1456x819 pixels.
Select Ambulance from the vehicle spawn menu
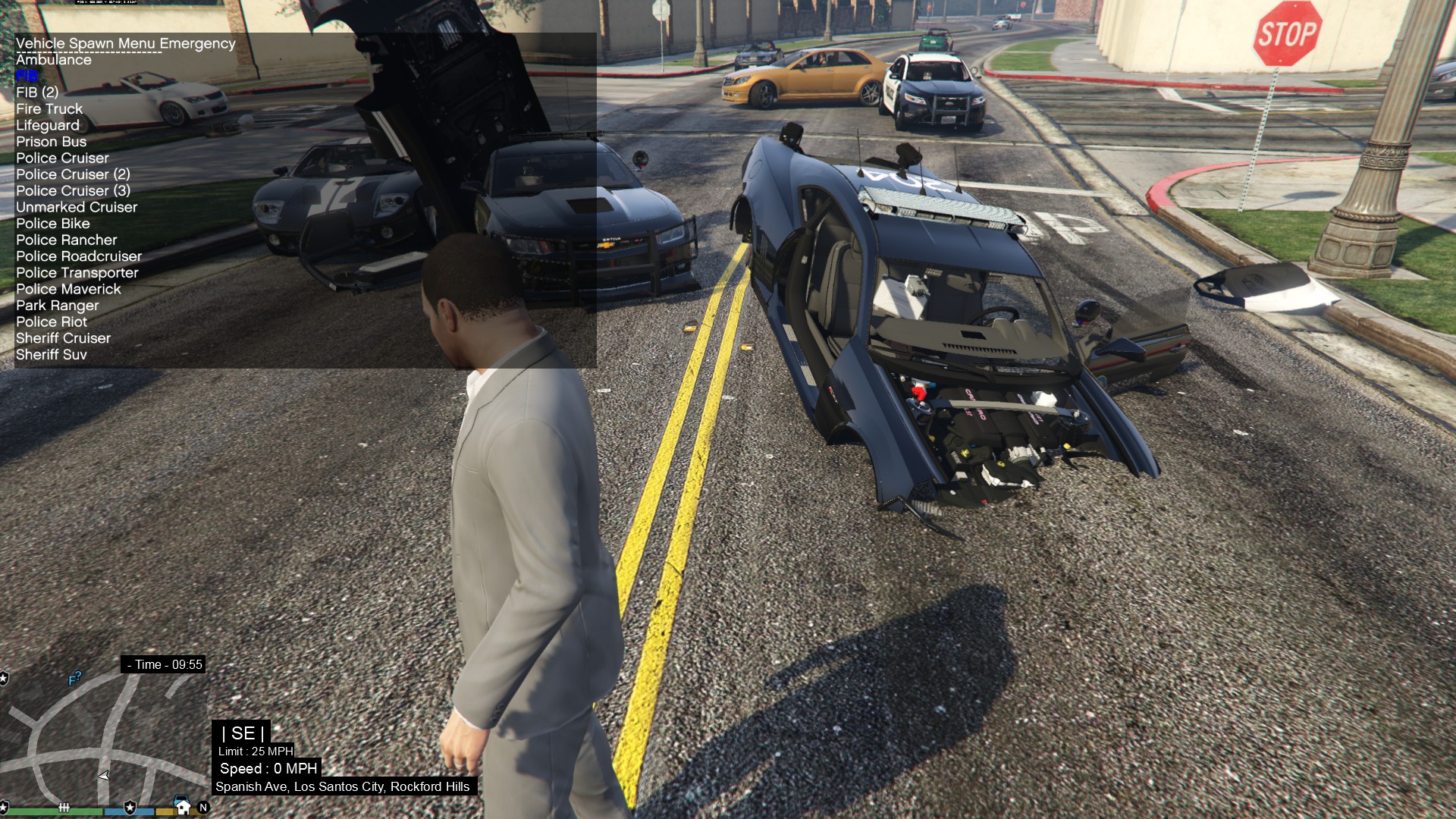53,60
